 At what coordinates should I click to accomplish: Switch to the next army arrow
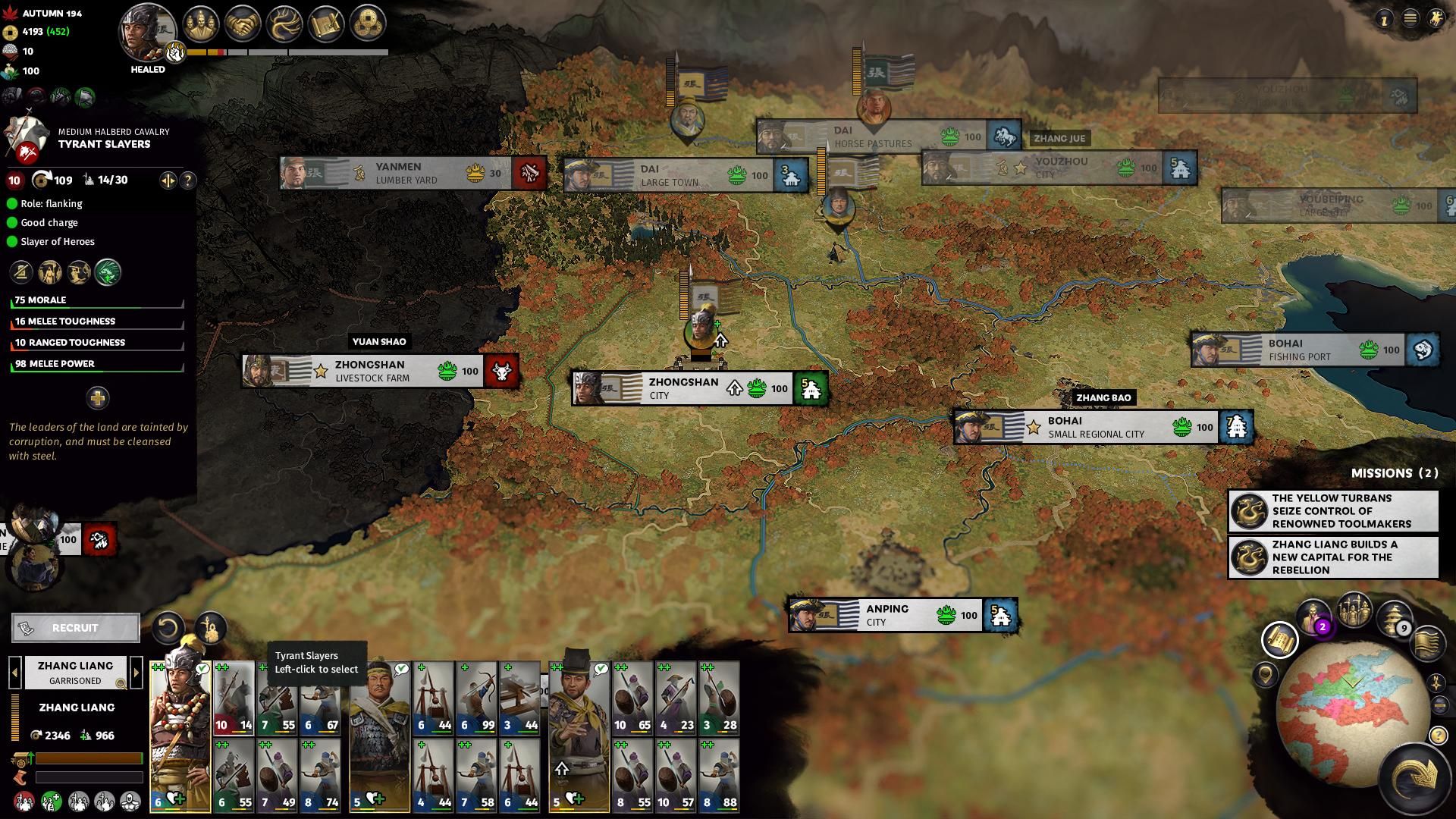coord(136,673)
